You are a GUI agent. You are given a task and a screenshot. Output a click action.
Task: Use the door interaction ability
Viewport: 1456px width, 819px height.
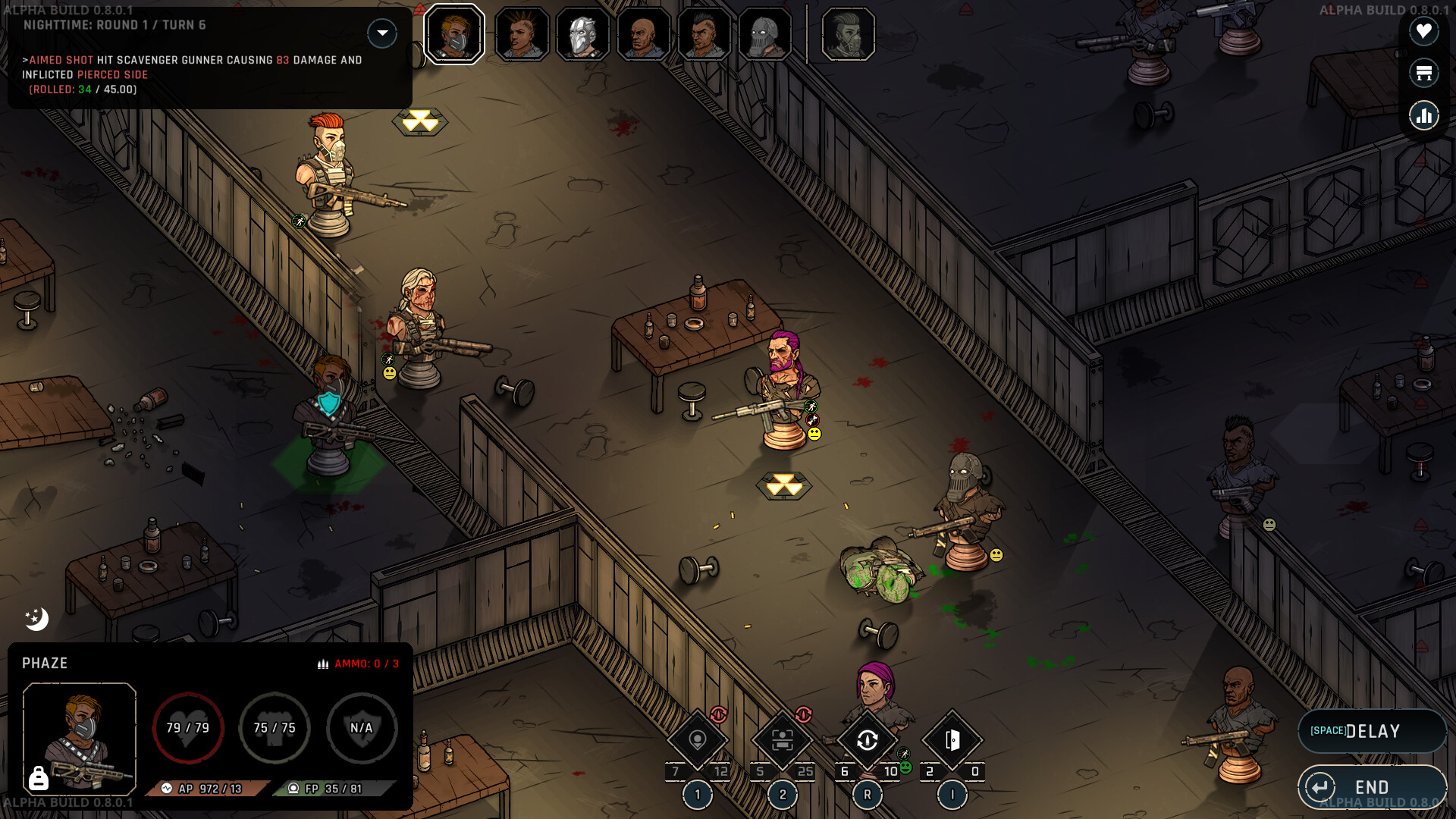(952, 741)
